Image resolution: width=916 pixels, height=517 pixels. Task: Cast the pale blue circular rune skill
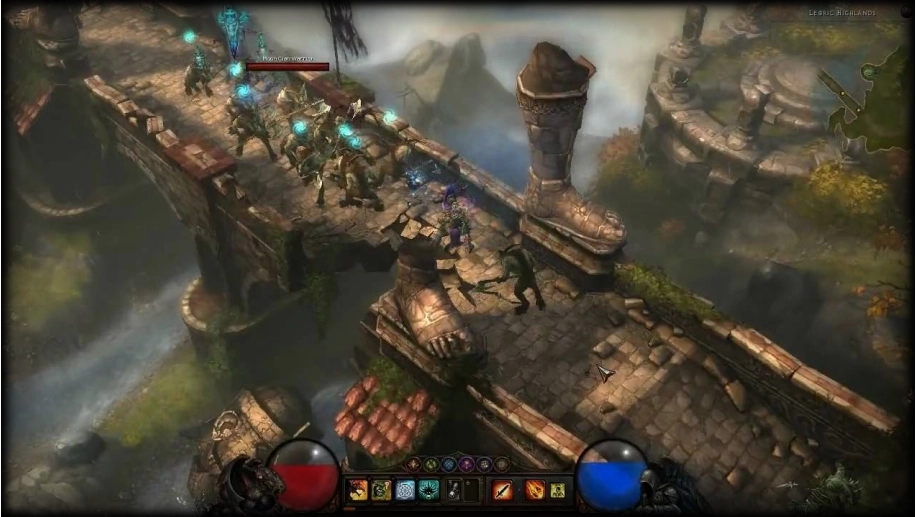point(405,490)
